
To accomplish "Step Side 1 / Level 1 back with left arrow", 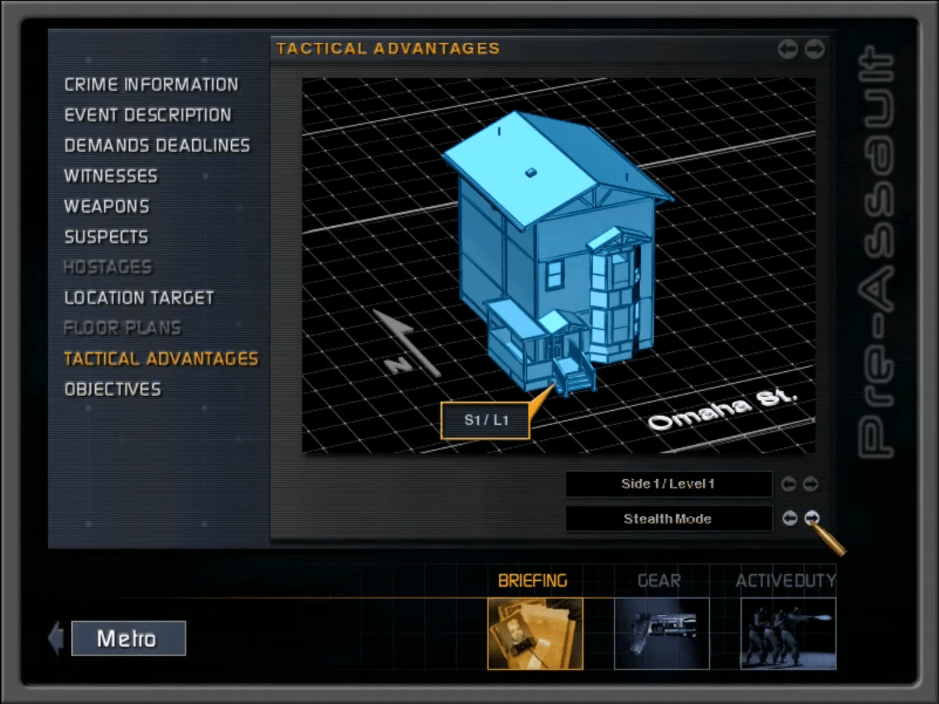I will [789, 484].
